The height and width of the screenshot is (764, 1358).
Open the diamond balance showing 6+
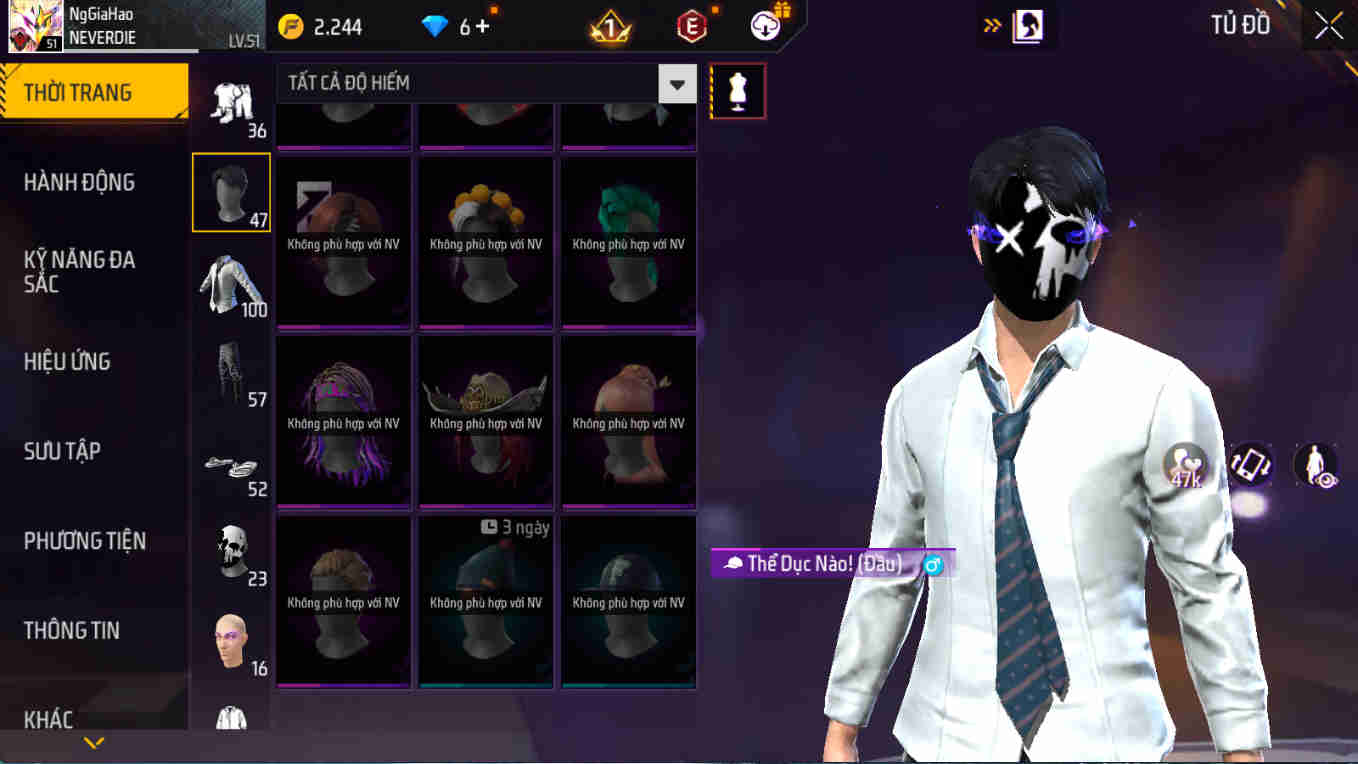click(x=455, y=27)
